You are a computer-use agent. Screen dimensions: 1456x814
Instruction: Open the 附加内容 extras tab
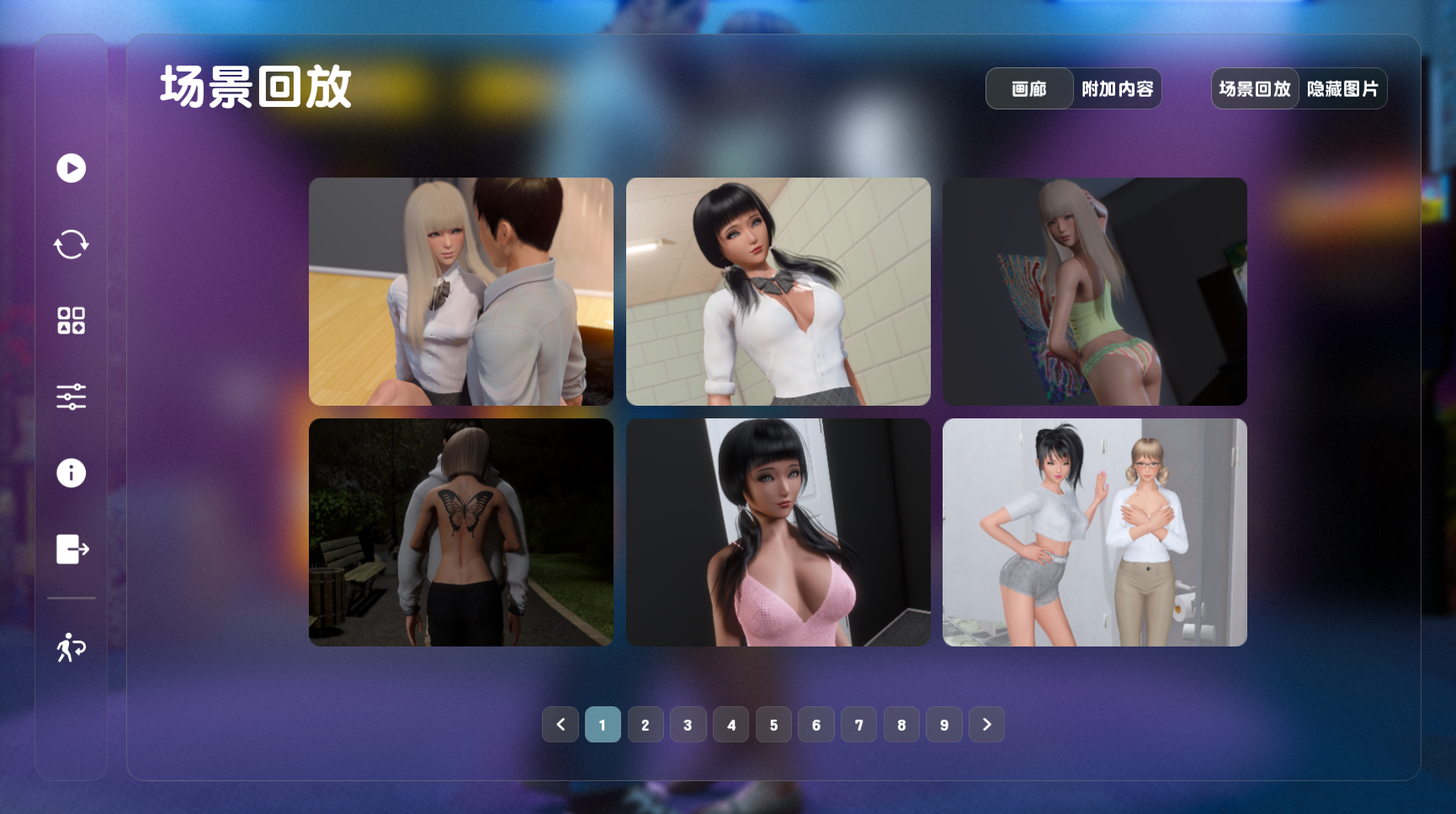[x=1117, y=88]
